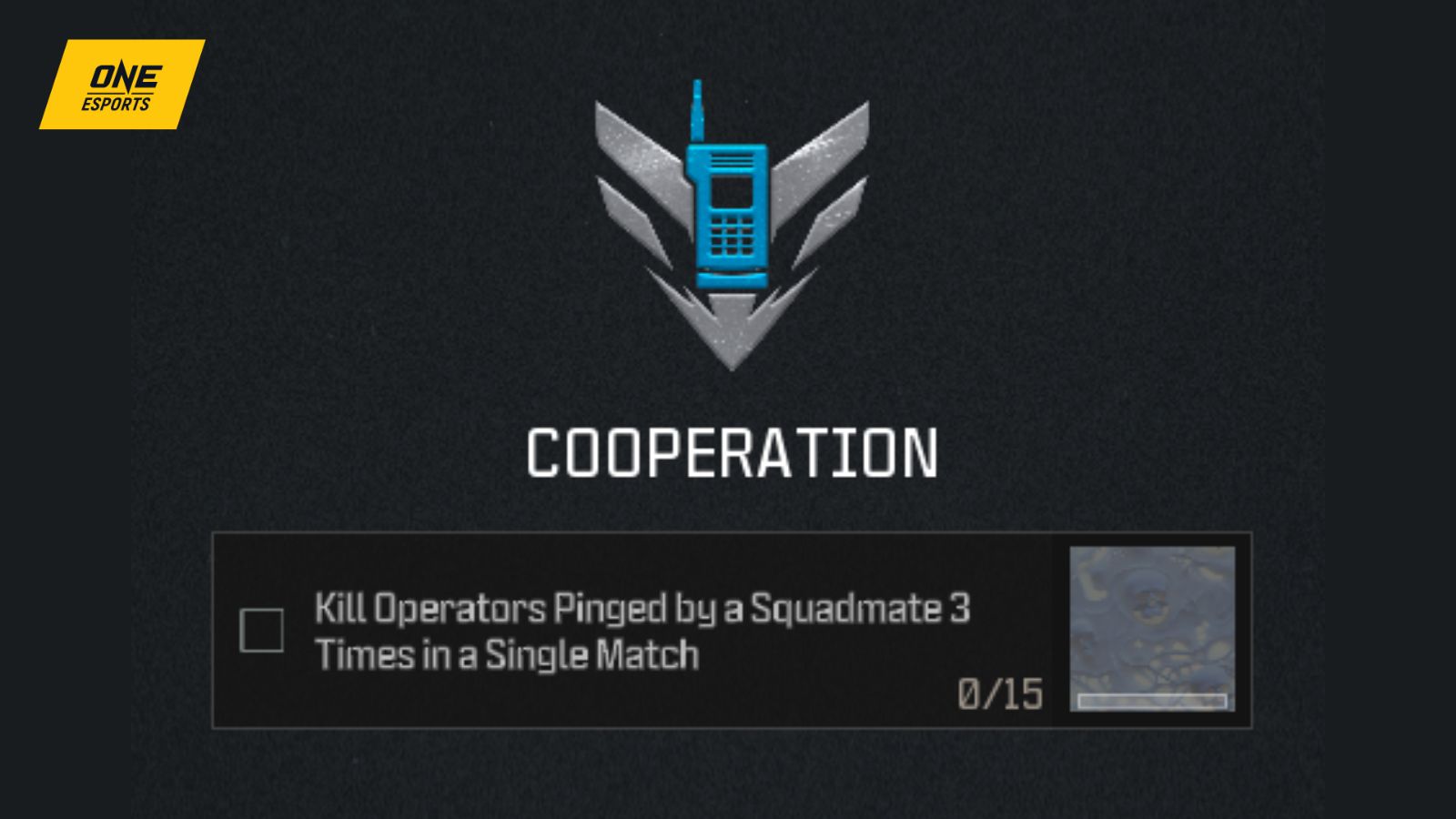Click the radio antenna atop the emblem
The image size is (1456, 819).
tap(696, 109)
